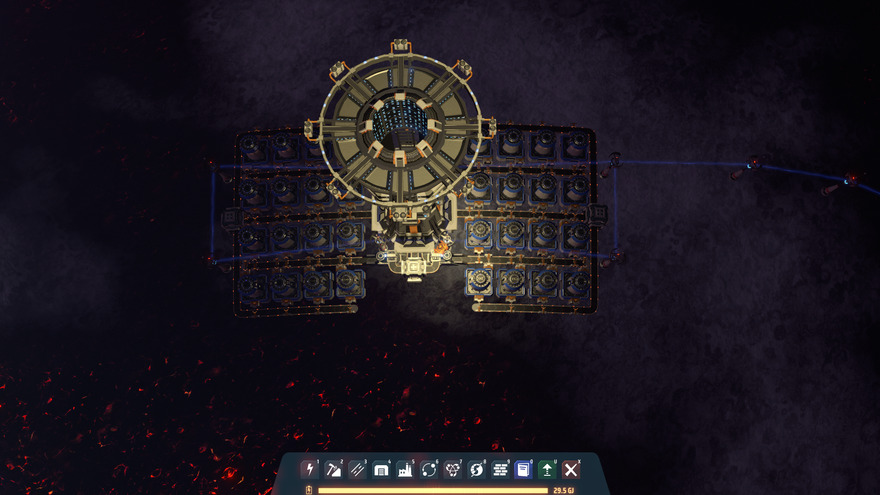Activate the green upgrade arrow tool

547,469
